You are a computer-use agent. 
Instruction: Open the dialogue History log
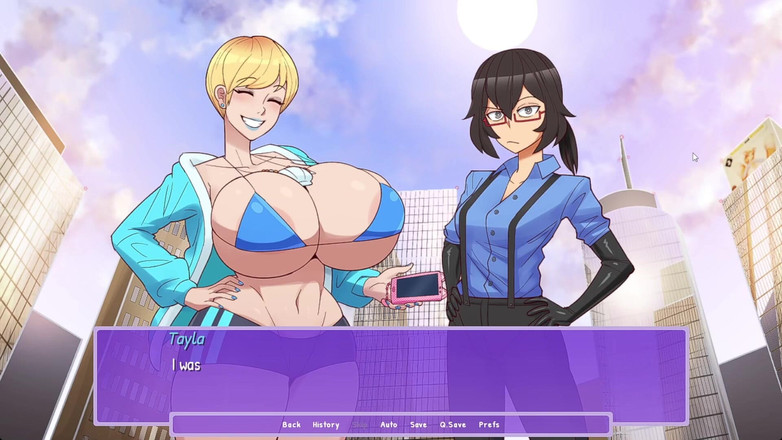325,425
